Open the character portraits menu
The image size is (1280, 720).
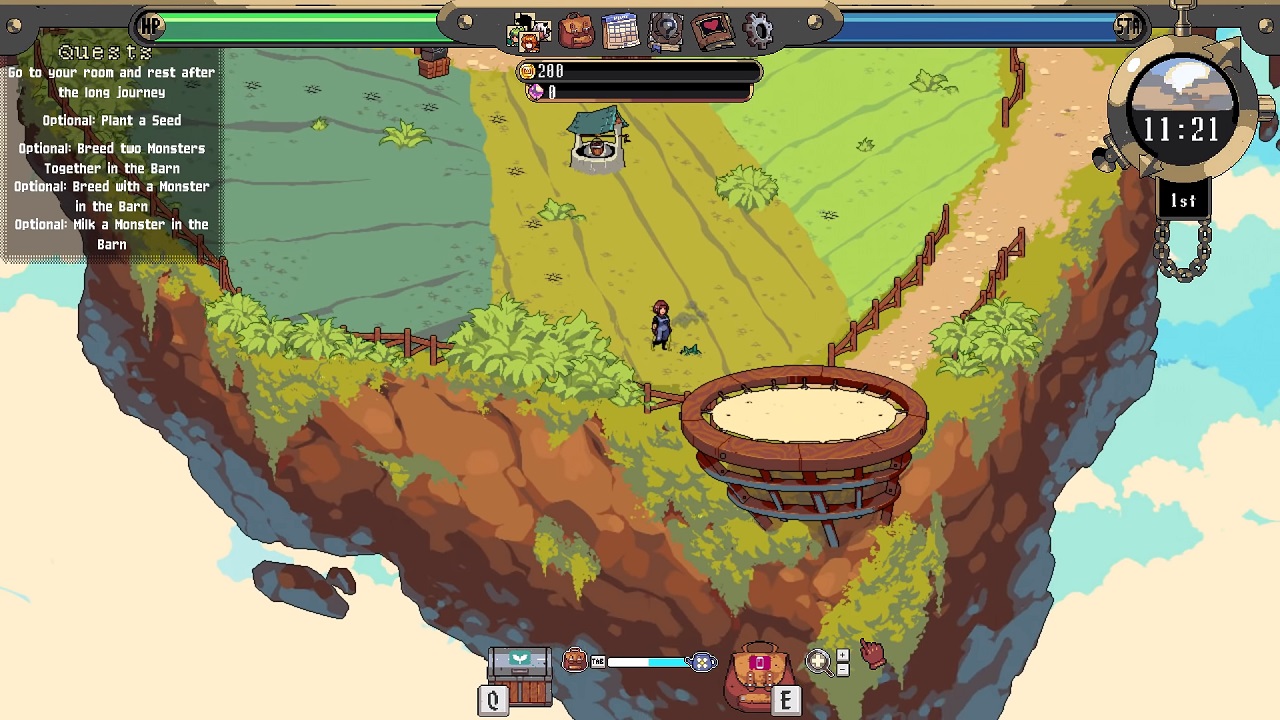click(x=529, y=32)
